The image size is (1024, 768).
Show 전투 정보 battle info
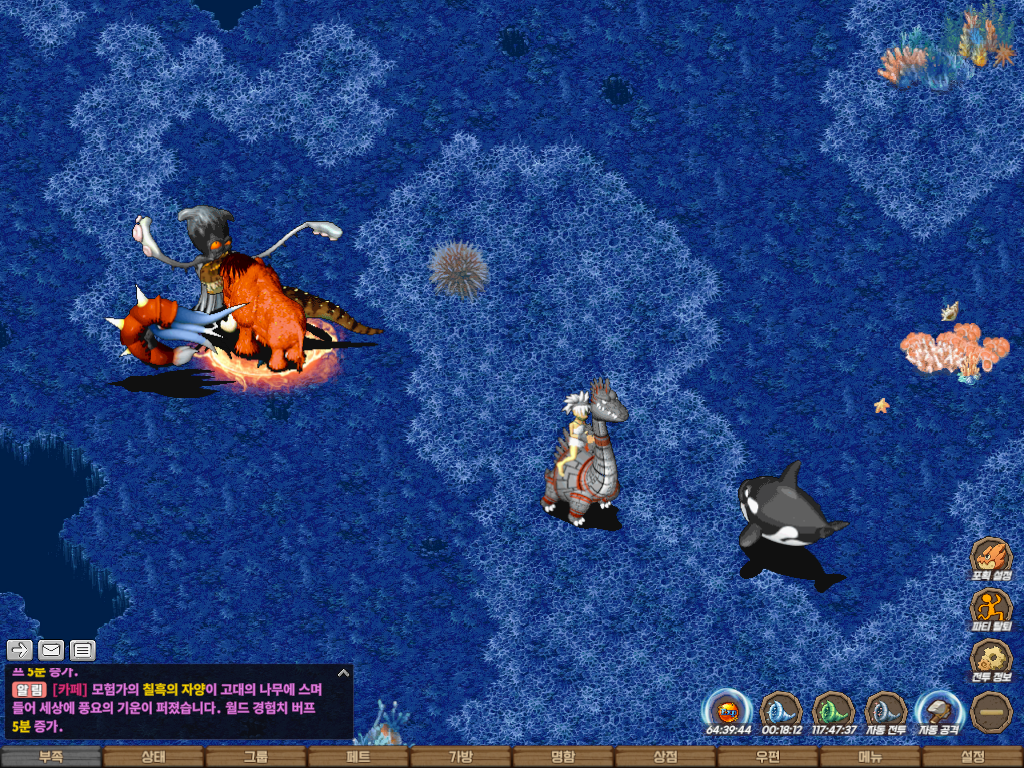pyautogui.click(x=991, y=657)
